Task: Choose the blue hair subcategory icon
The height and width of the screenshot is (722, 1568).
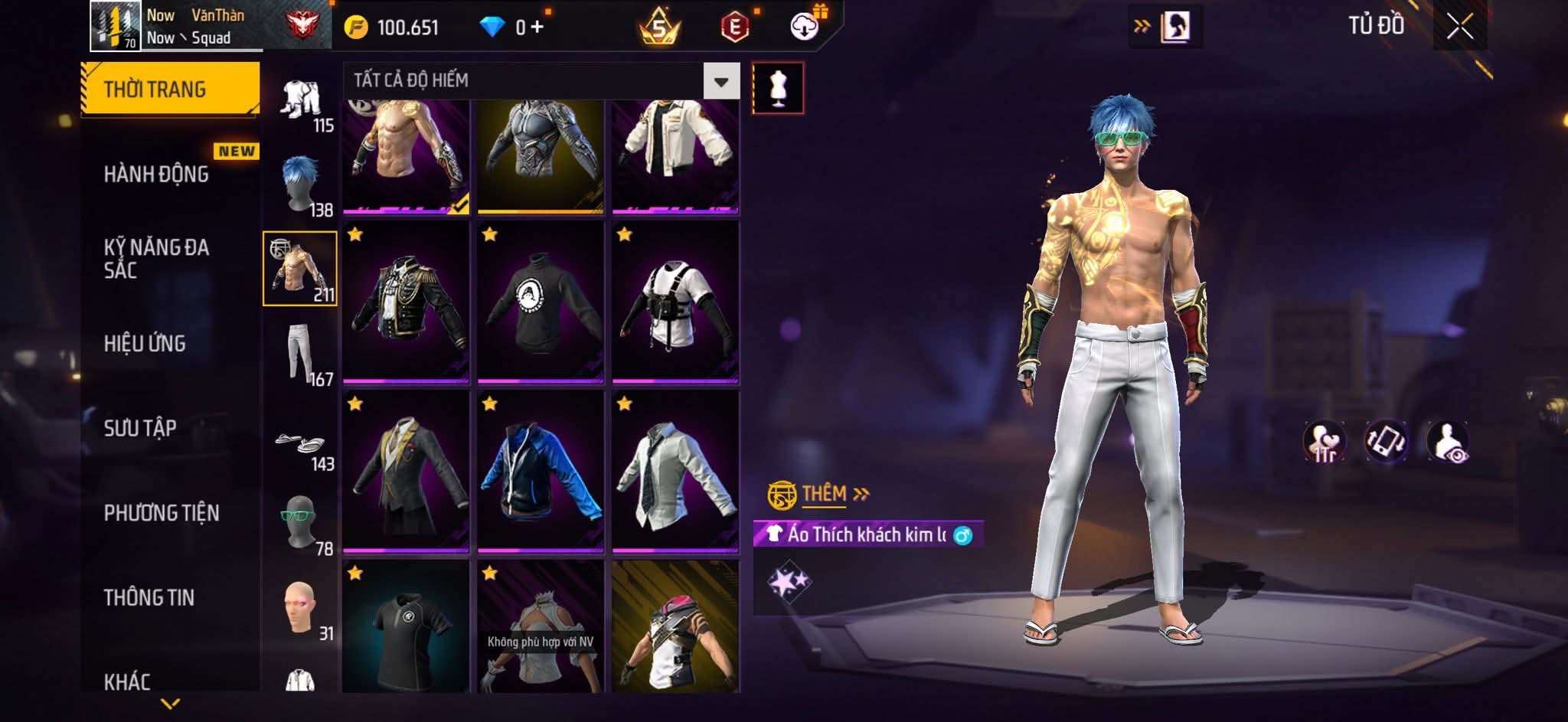Action: click(300, 185)
